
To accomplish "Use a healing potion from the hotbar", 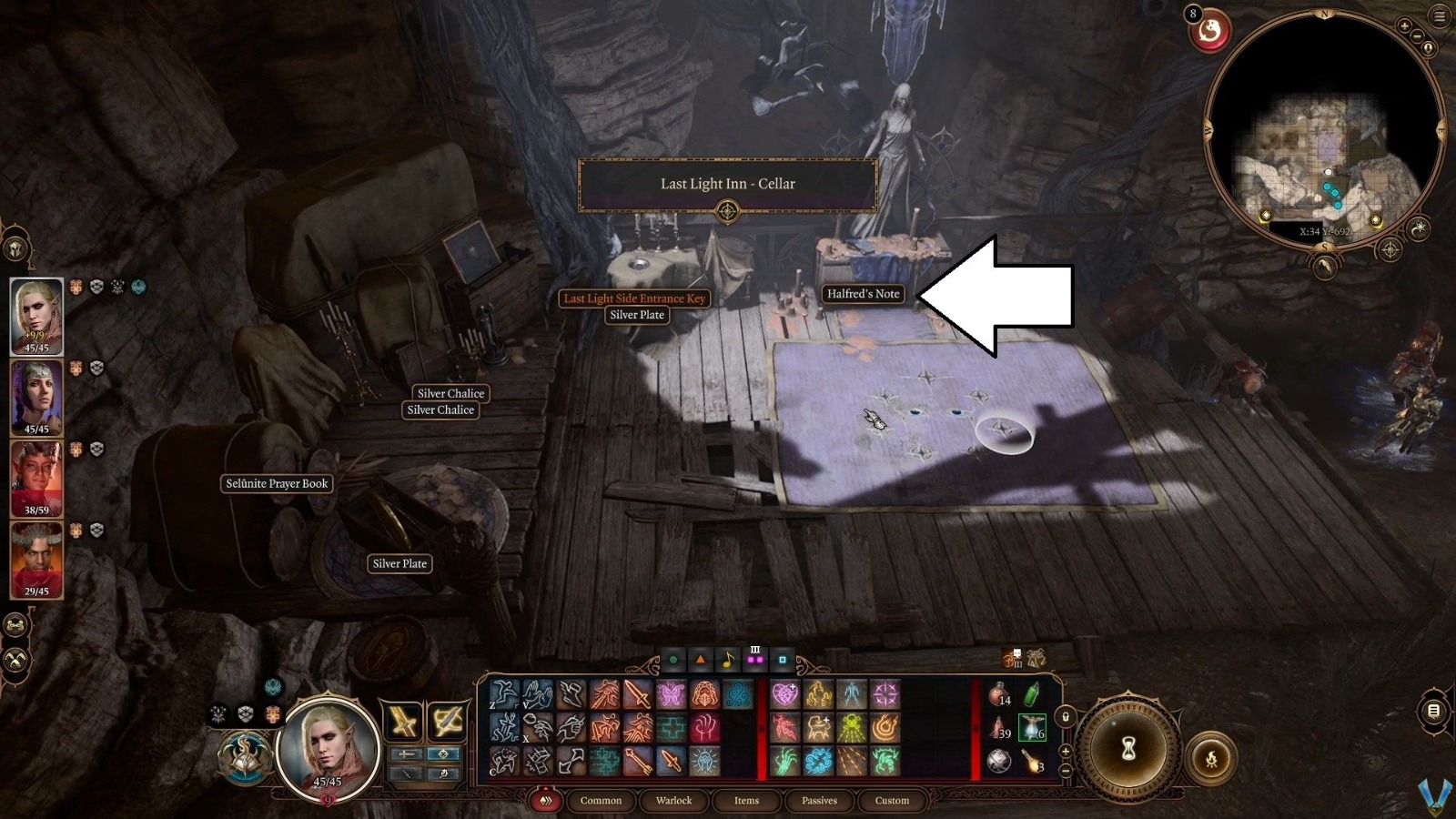I will (998, 693).
